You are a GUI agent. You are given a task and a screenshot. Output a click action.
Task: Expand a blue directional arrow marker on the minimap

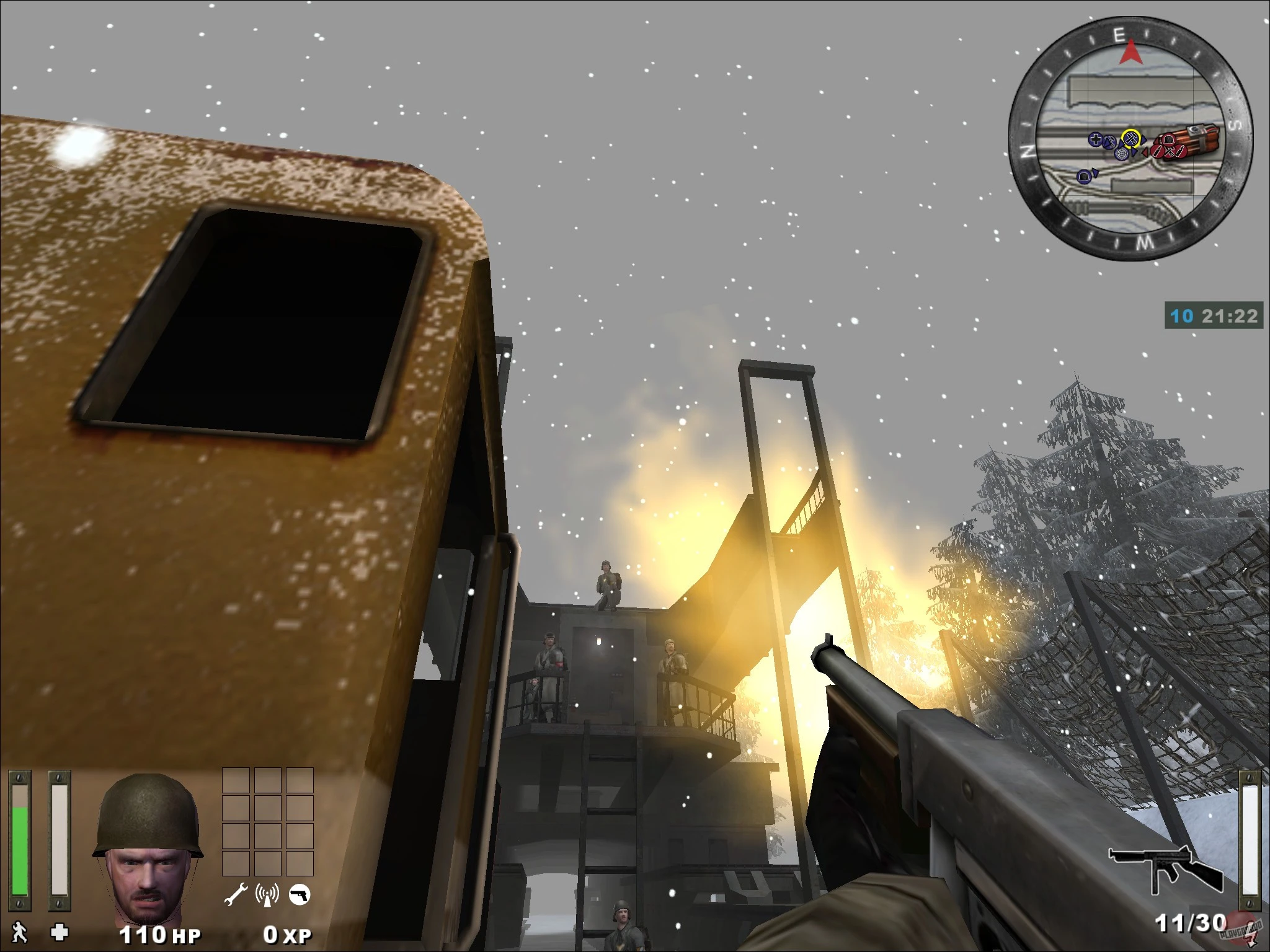[1145, 139]
